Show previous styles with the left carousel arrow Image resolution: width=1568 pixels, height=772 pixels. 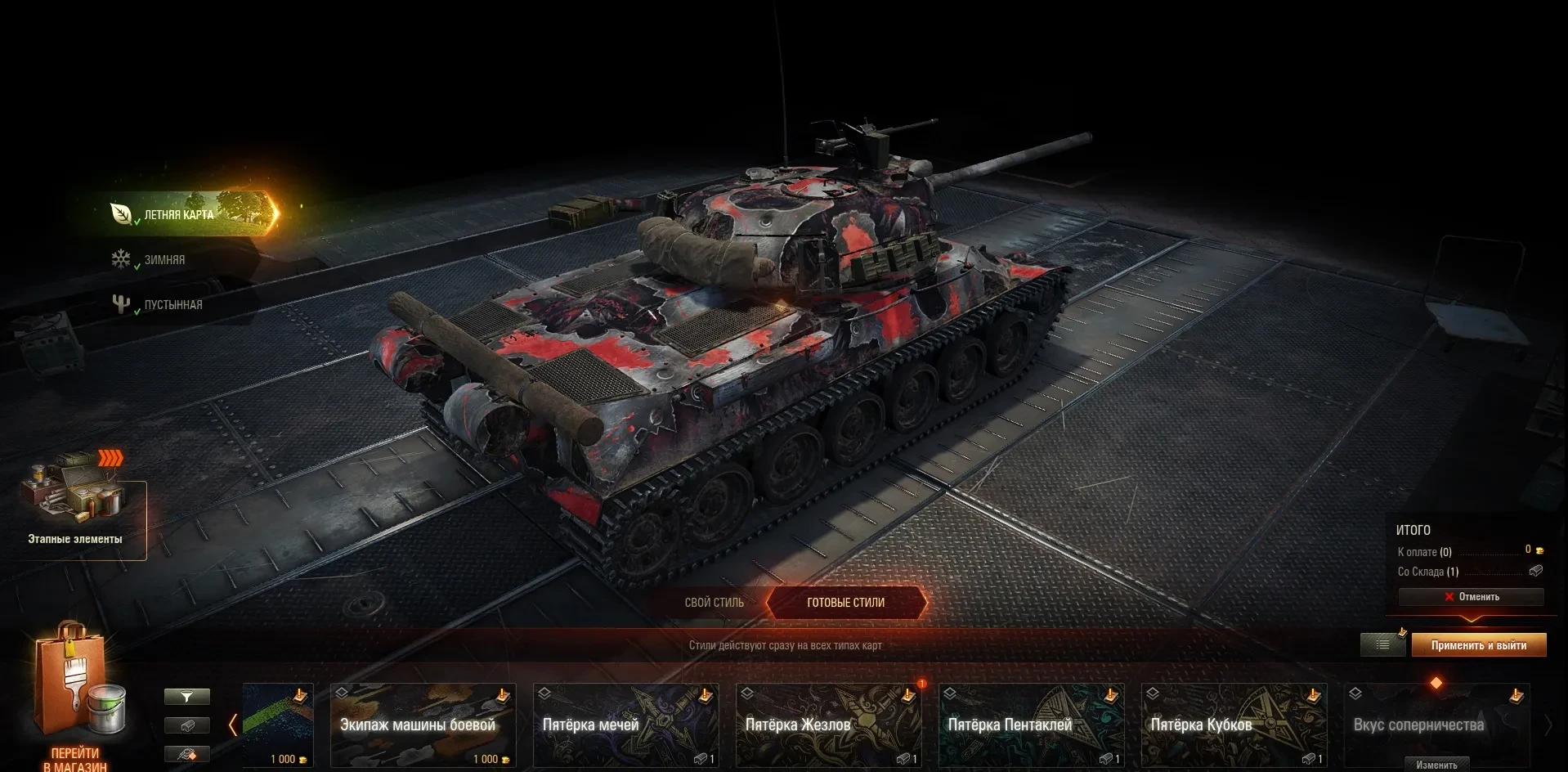click(233, 725)
